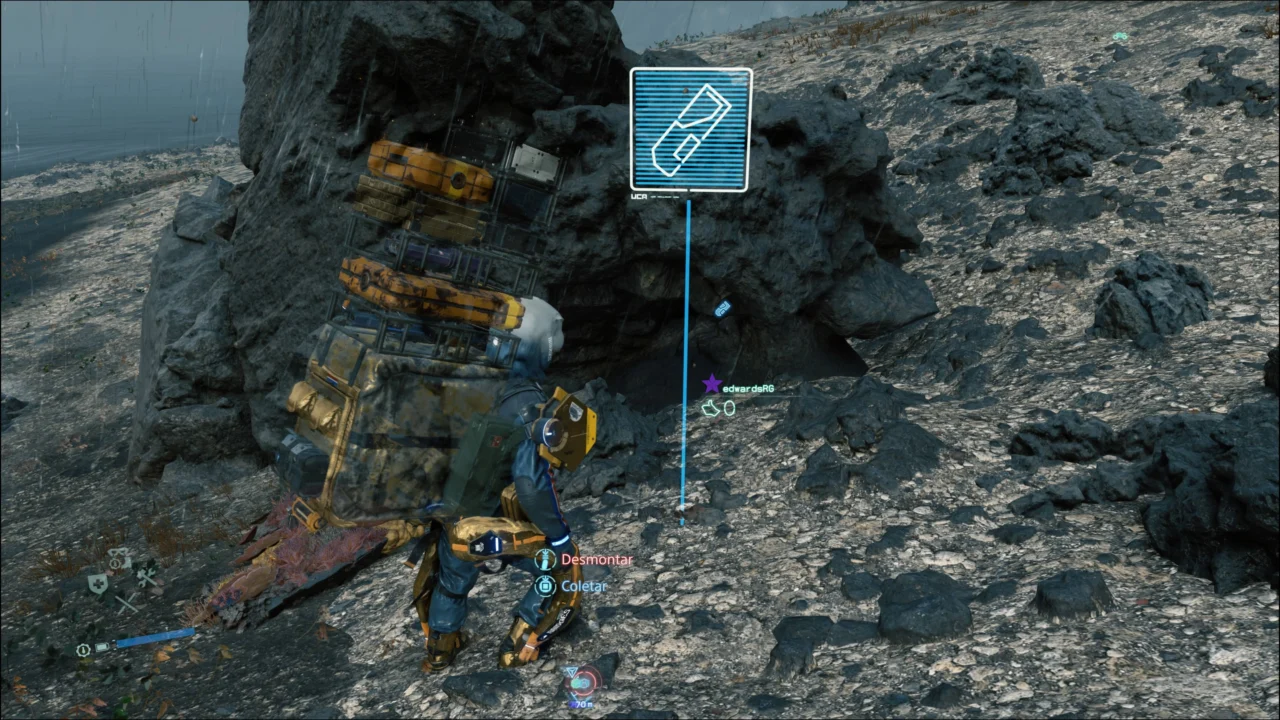Choose the Coletar action
The image size is (1280, 720).
coord(583,586)
